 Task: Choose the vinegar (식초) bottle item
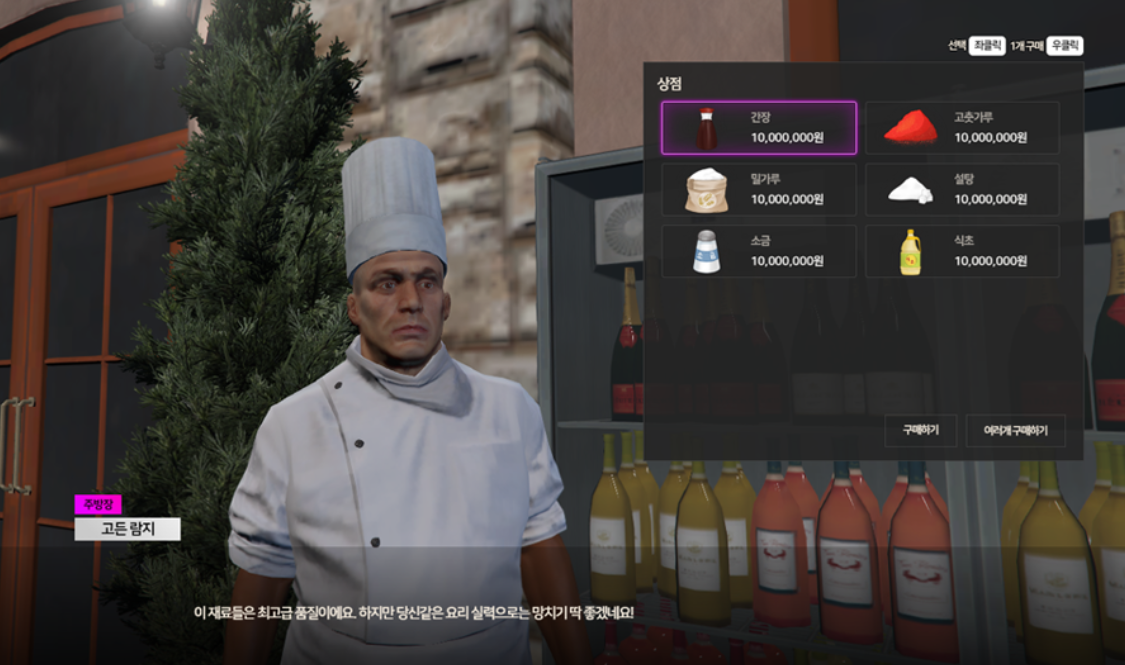[x=961, y=251]
